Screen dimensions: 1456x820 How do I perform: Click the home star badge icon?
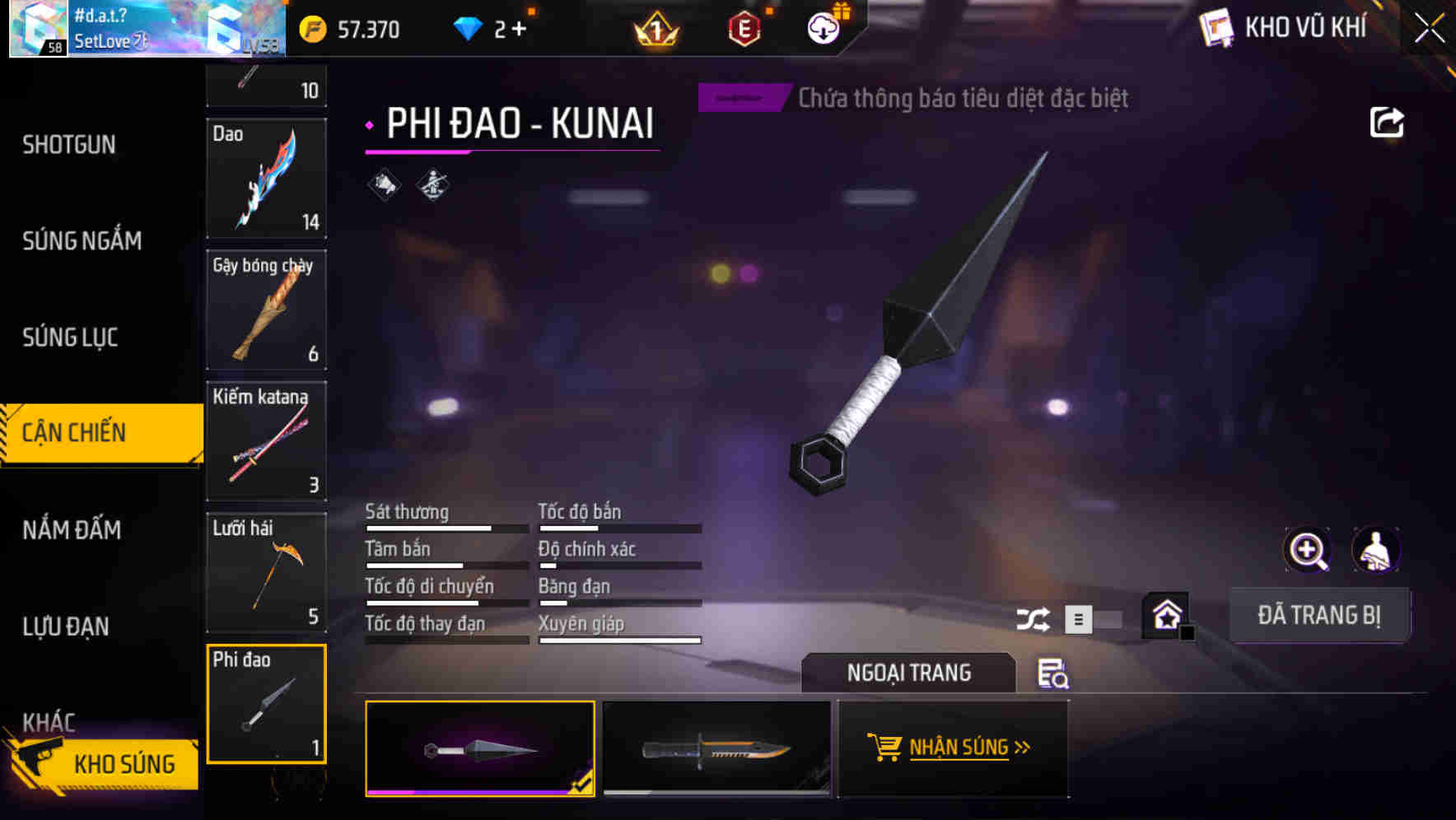(x=1166, y=614)
